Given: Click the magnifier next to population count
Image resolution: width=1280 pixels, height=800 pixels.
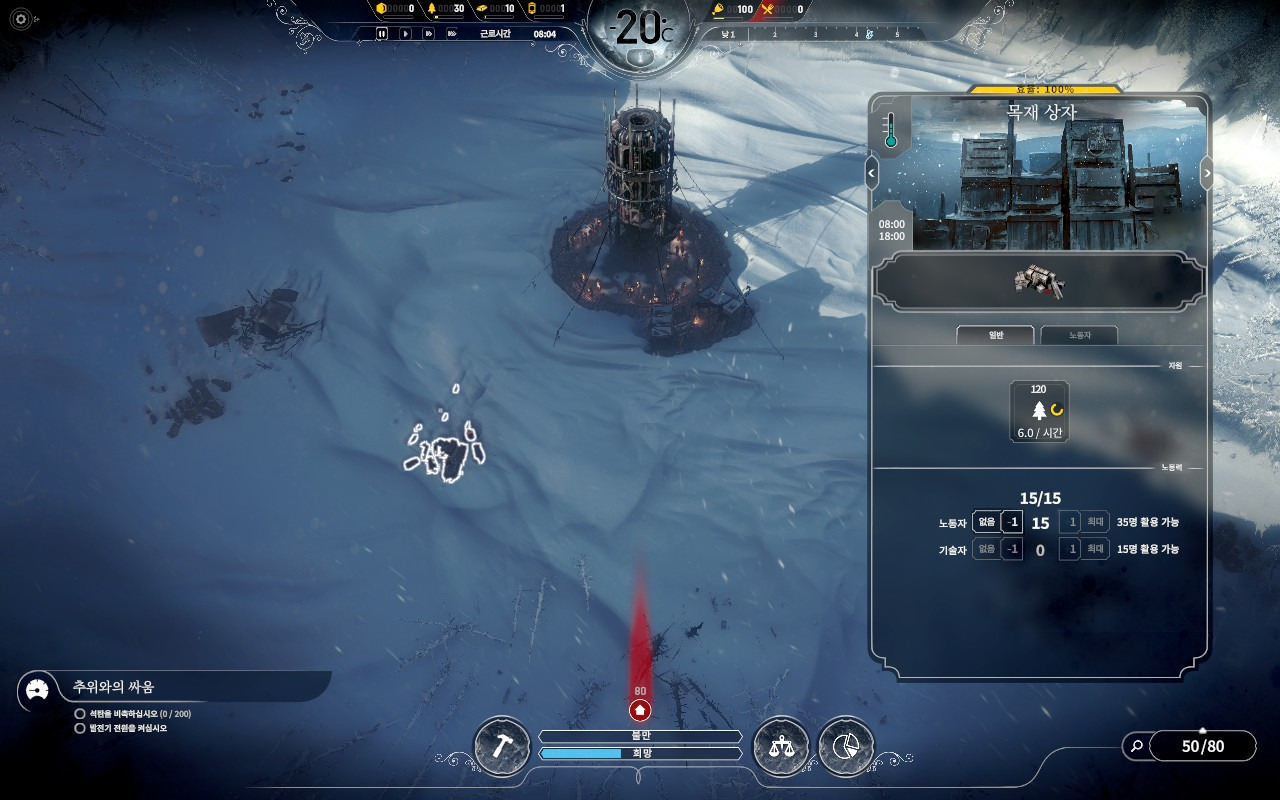Looking at the screenshot, I should pyautogui.click(x=1136, y=745).
